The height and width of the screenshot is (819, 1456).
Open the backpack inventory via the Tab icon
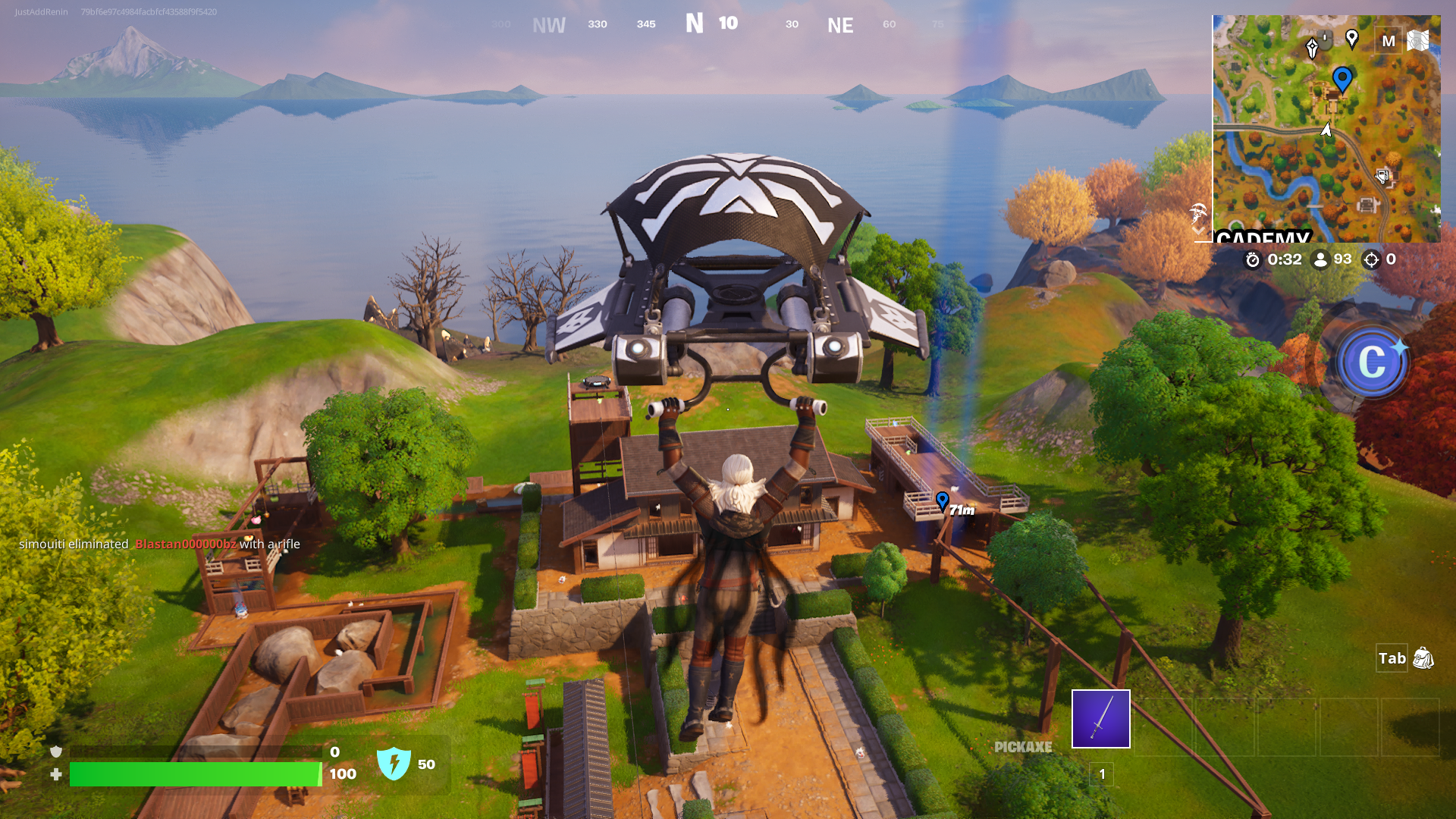(1422, 659)
